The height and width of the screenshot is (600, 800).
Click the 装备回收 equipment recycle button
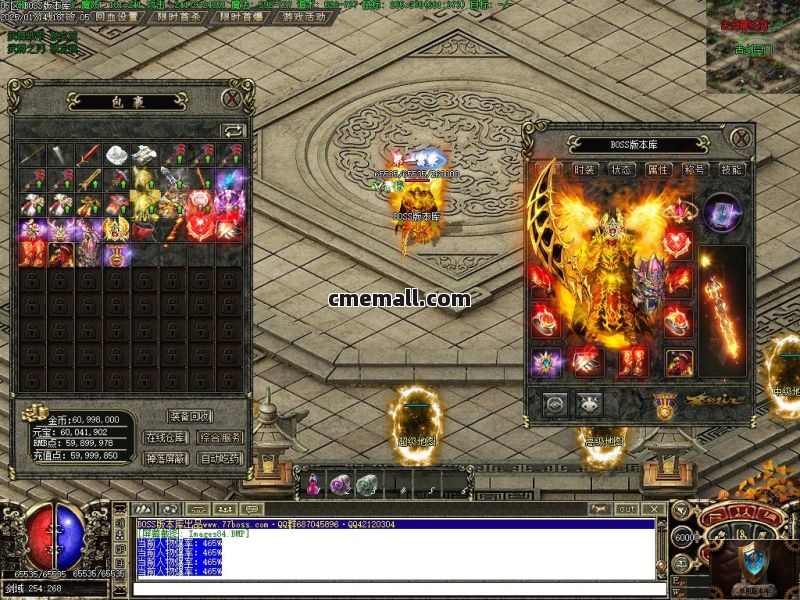click(x=190, y=416)
